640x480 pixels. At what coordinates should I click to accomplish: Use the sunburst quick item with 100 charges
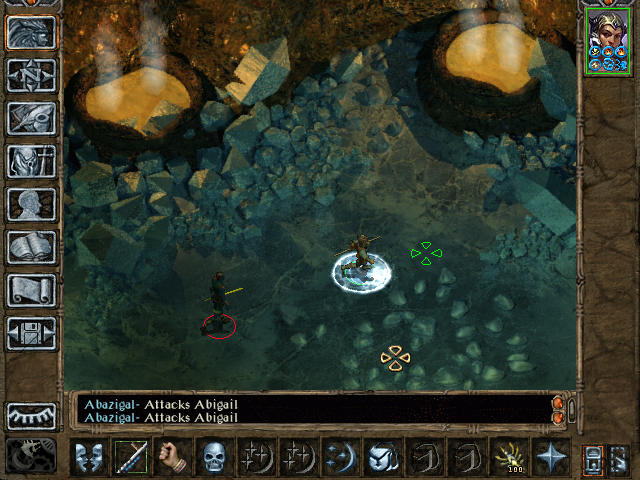[509, 457]
